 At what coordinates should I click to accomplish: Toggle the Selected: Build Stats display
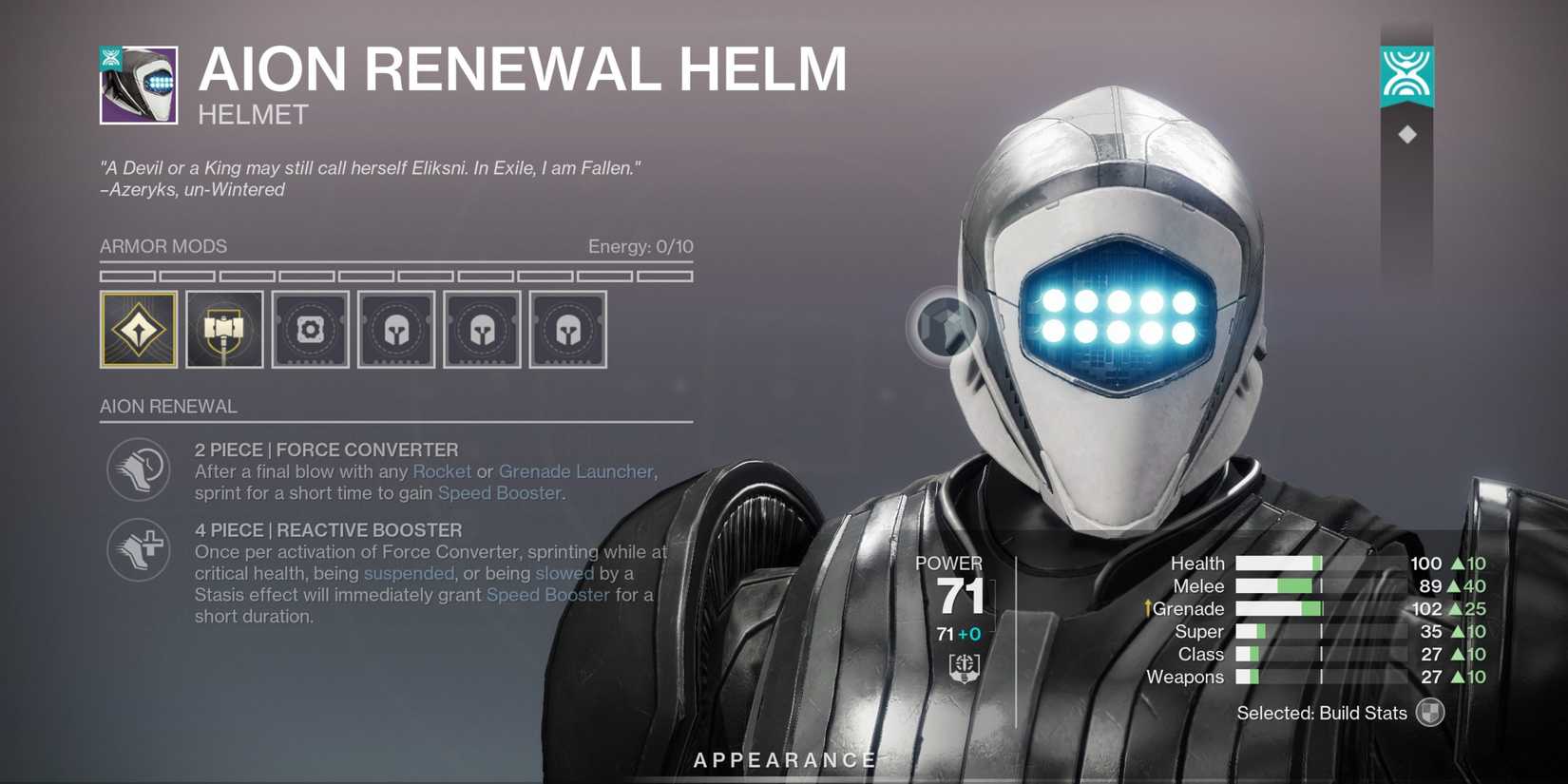1428,712
